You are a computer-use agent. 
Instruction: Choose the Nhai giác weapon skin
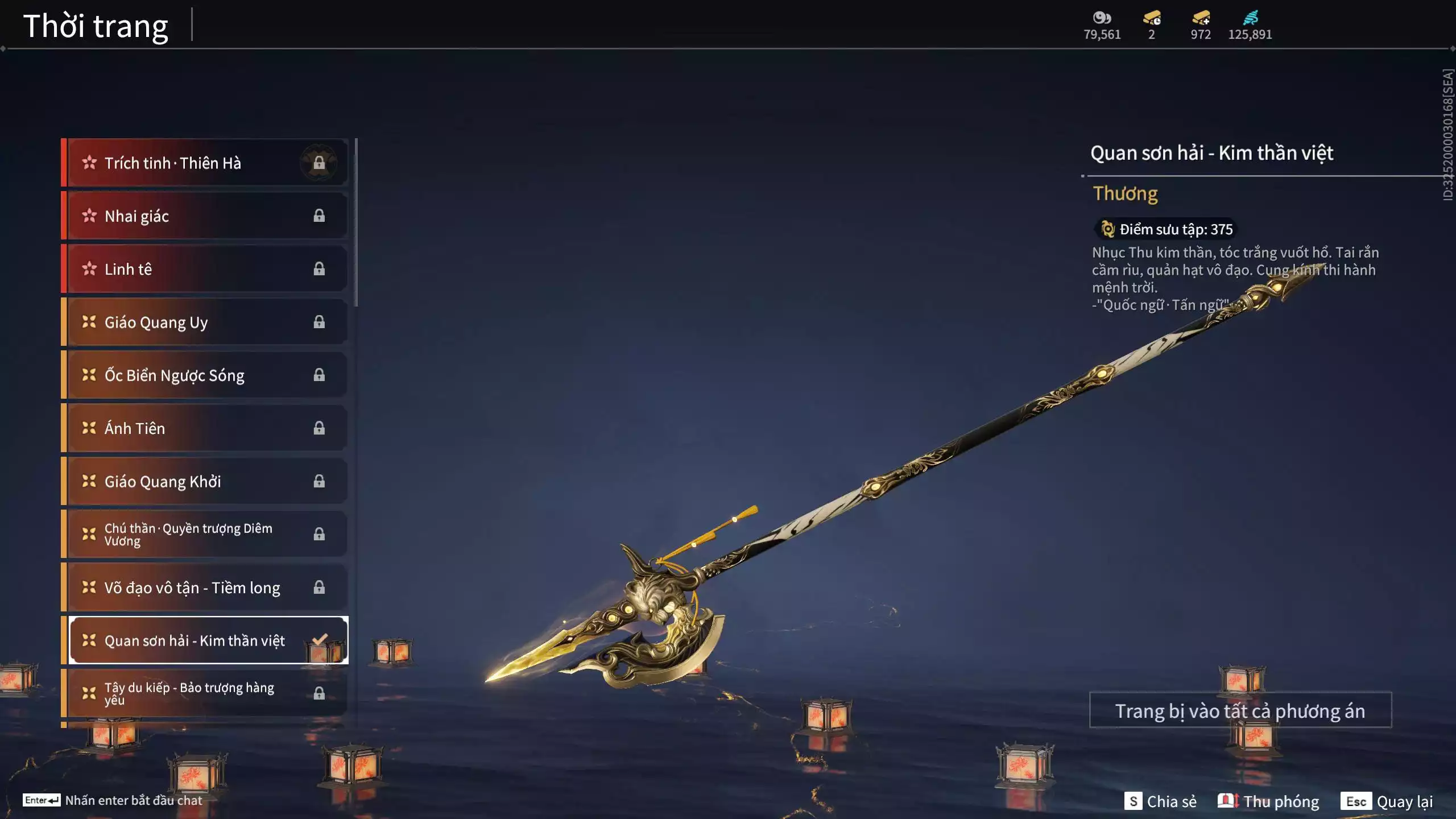pos(205,216)
